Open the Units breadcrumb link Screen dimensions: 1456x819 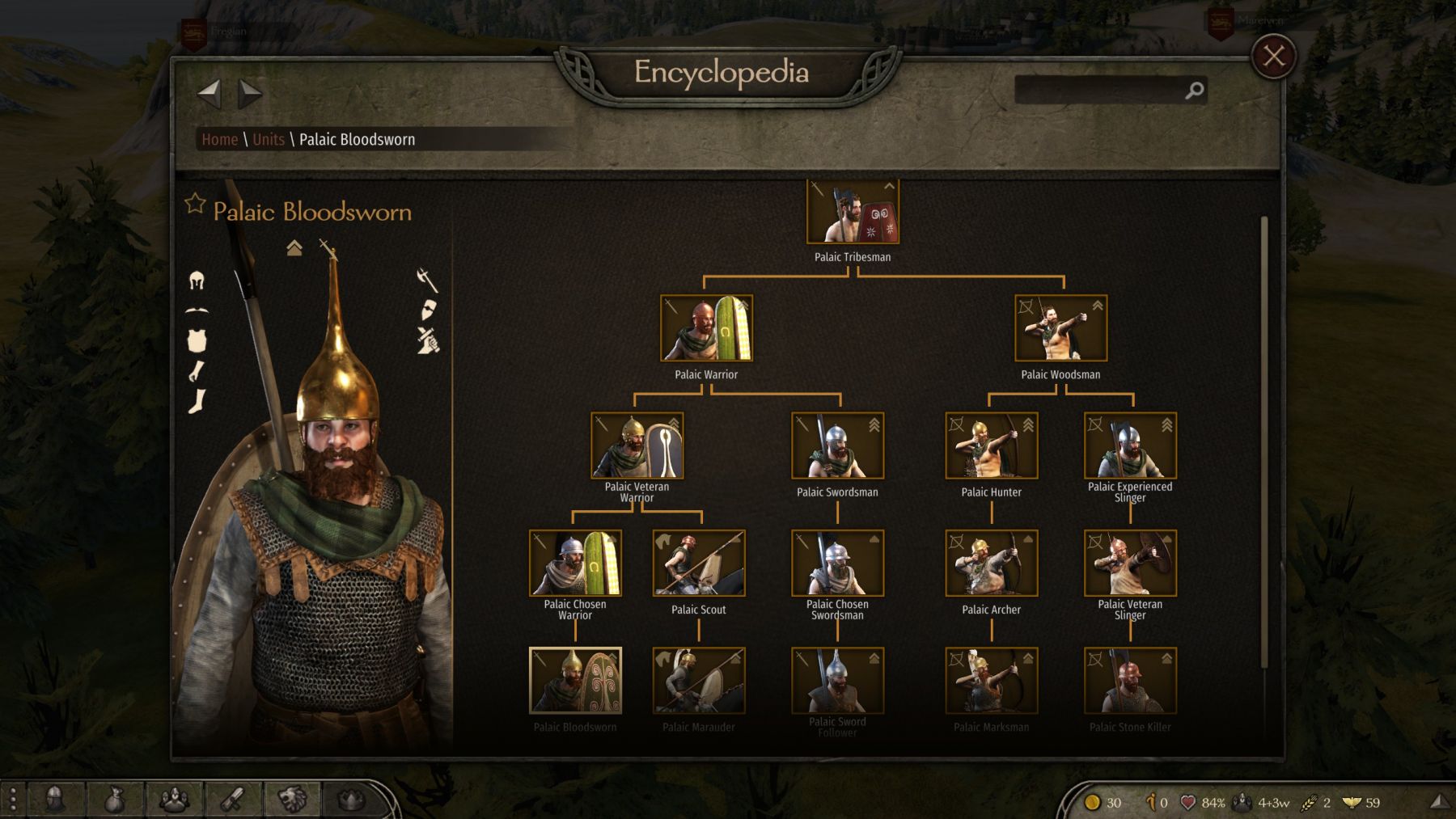(268, 139)
